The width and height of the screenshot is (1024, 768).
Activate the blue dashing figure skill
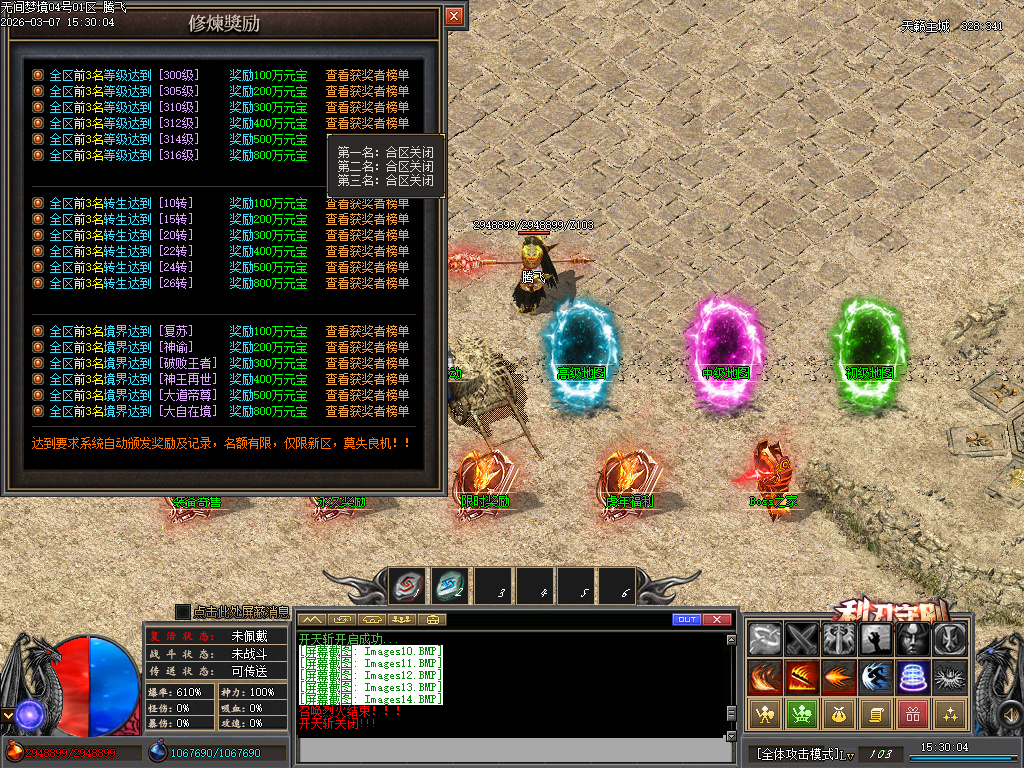click(875, 677)
